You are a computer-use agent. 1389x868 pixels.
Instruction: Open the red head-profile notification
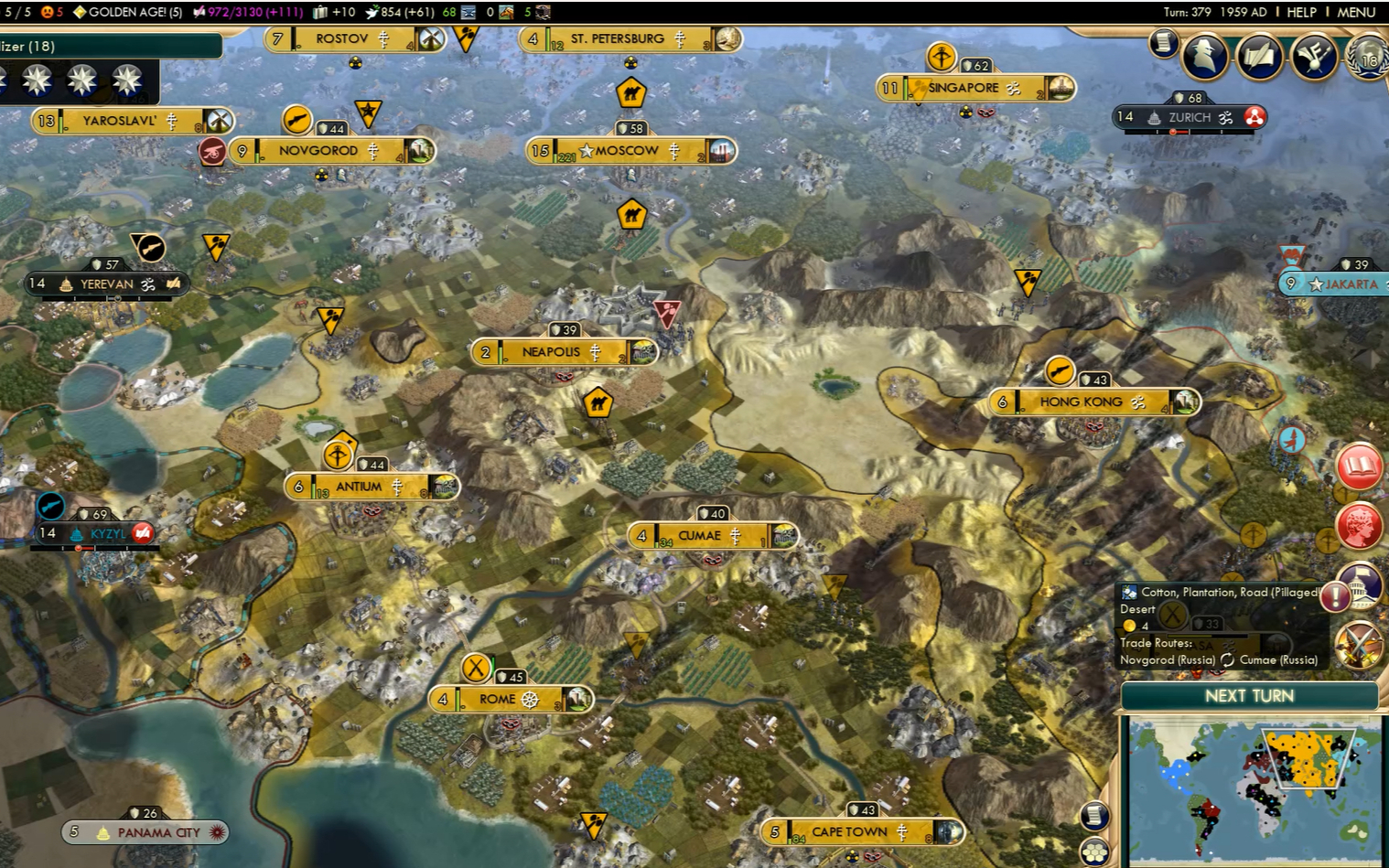pos(1359,526)
